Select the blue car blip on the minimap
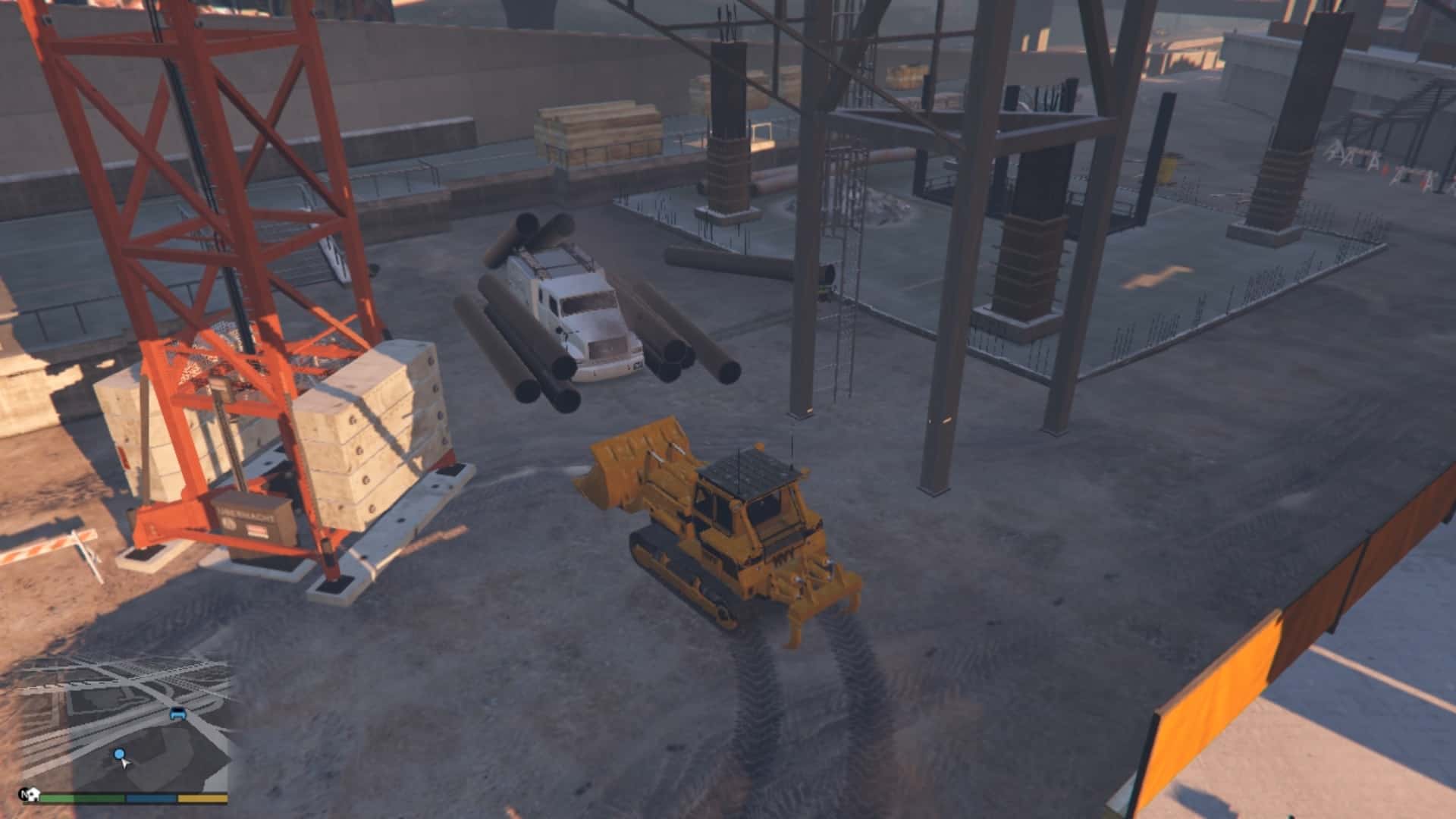This screenshot has height=819, width=1456. click(x=177, y=714)
